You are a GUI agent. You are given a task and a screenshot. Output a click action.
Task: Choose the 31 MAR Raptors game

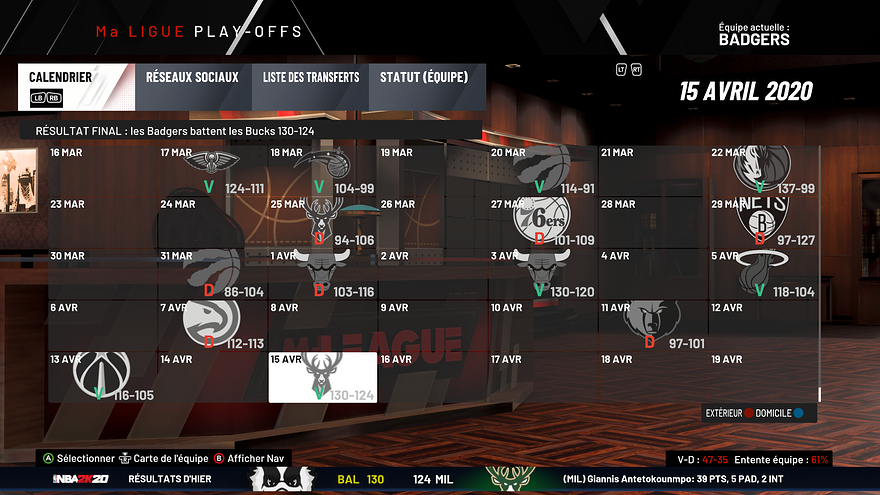point(212,274)
